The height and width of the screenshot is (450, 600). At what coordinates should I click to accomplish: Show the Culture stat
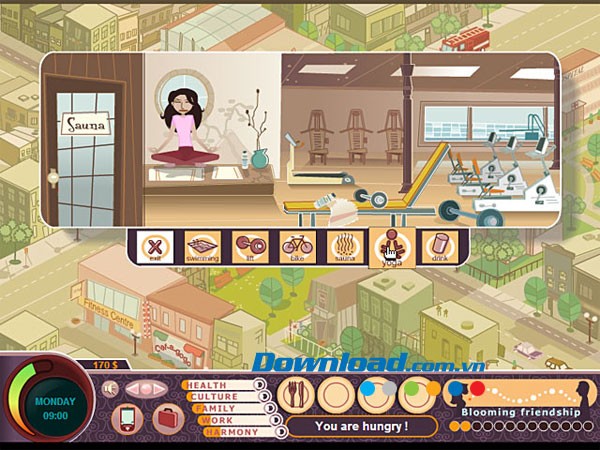coord(224,397)
